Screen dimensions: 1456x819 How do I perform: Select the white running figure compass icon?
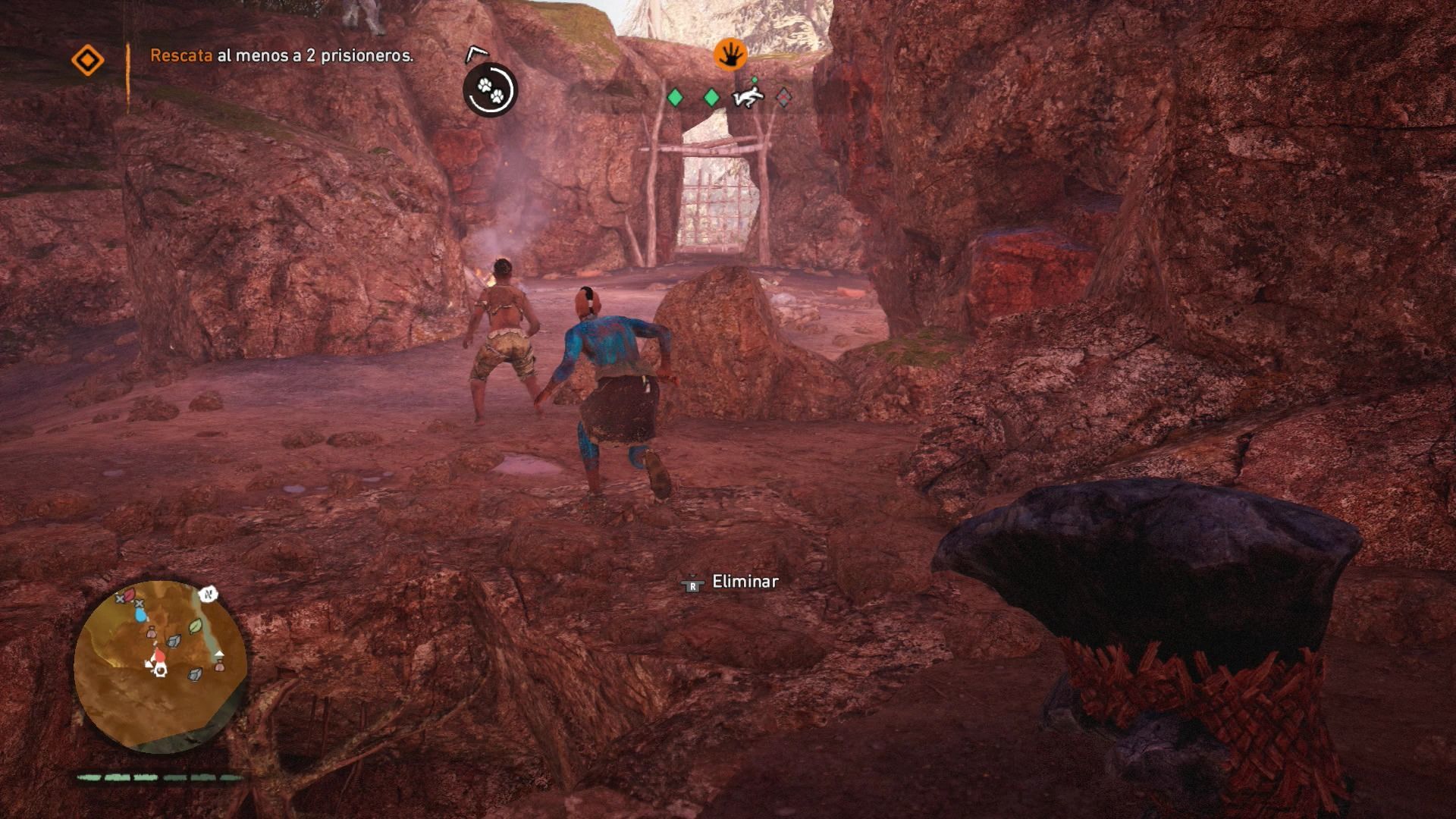[747, 98]
